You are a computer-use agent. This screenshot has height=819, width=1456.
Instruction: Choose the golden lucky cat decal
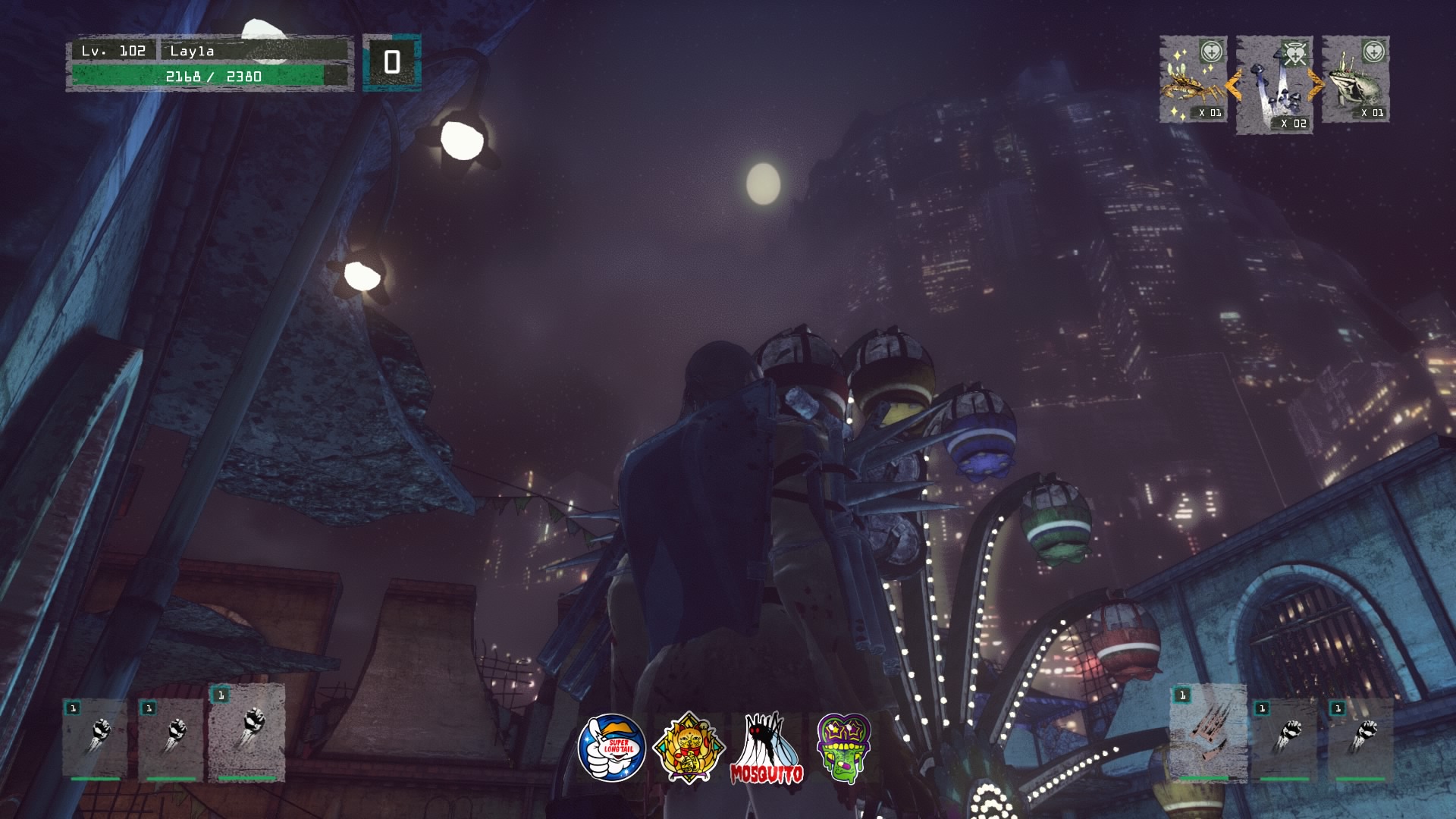(688, 747)
